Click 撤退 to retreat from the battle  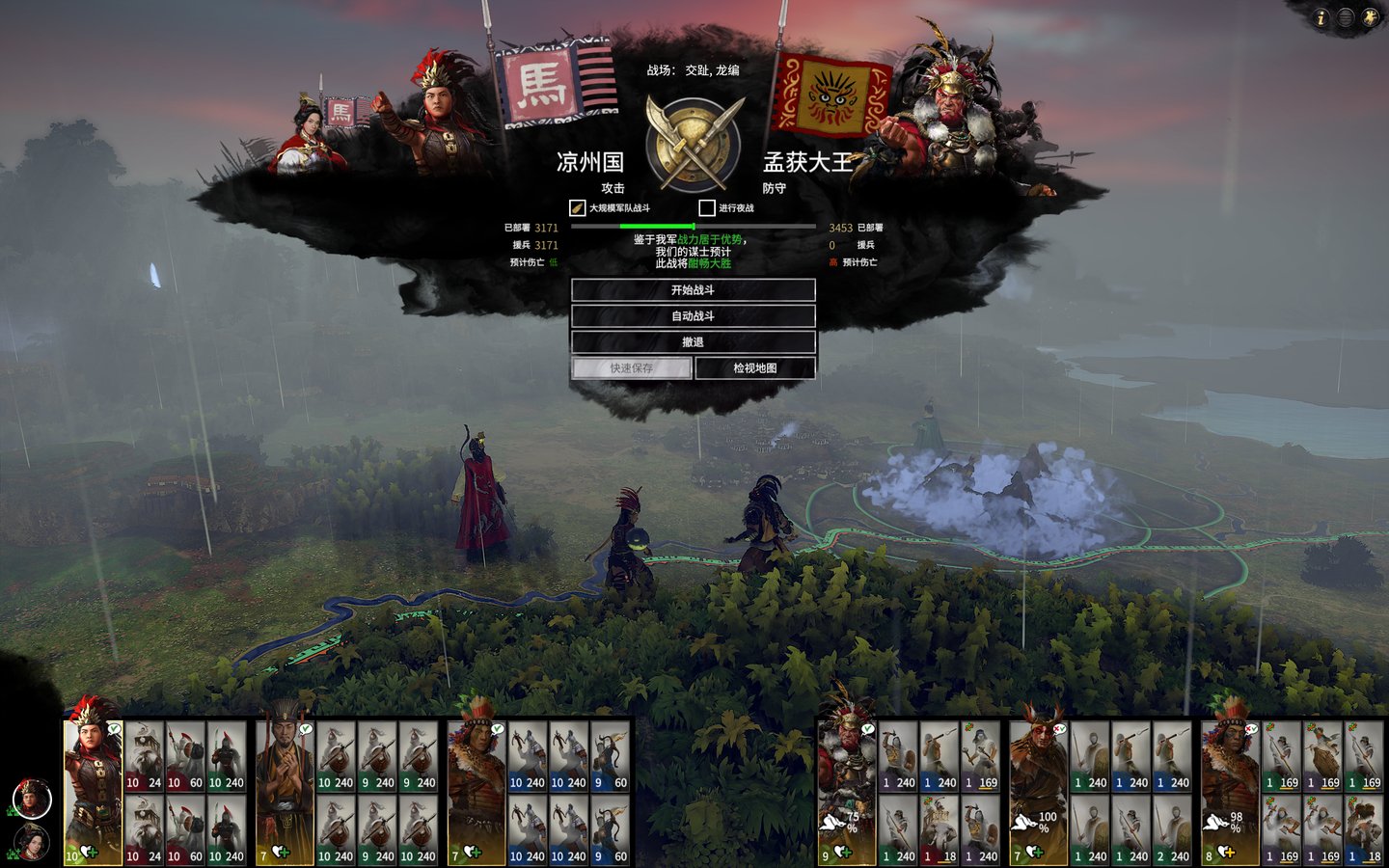click(693, 341)
